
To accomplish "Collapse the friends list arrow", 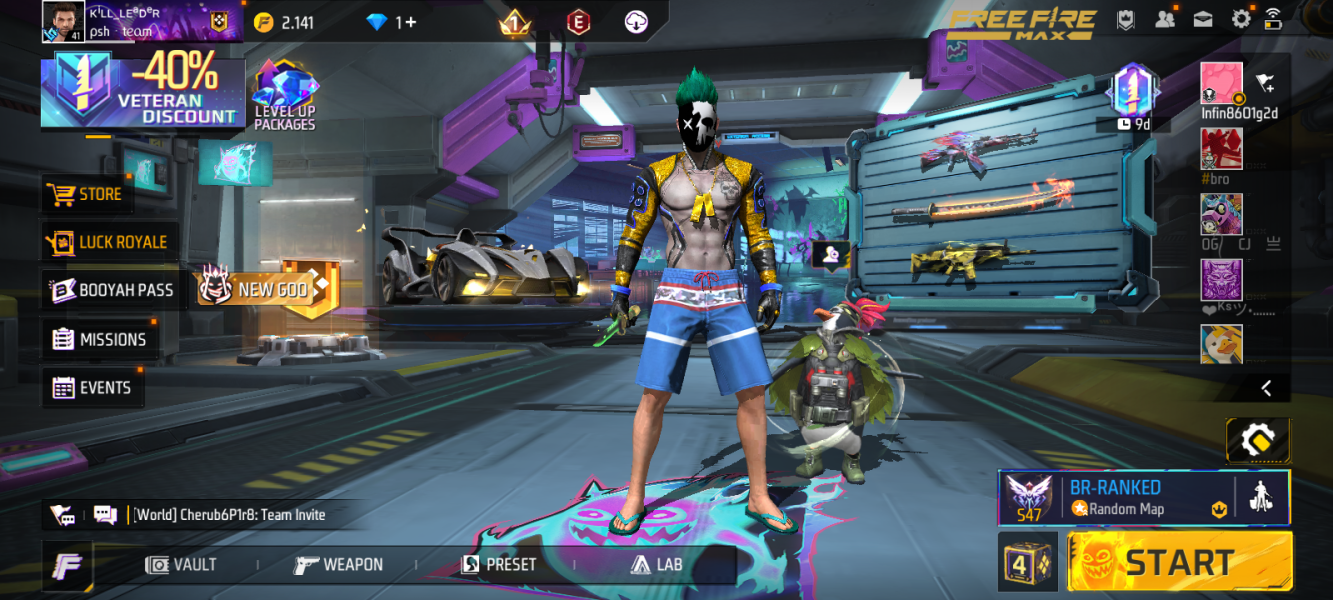I will 1266,388.
